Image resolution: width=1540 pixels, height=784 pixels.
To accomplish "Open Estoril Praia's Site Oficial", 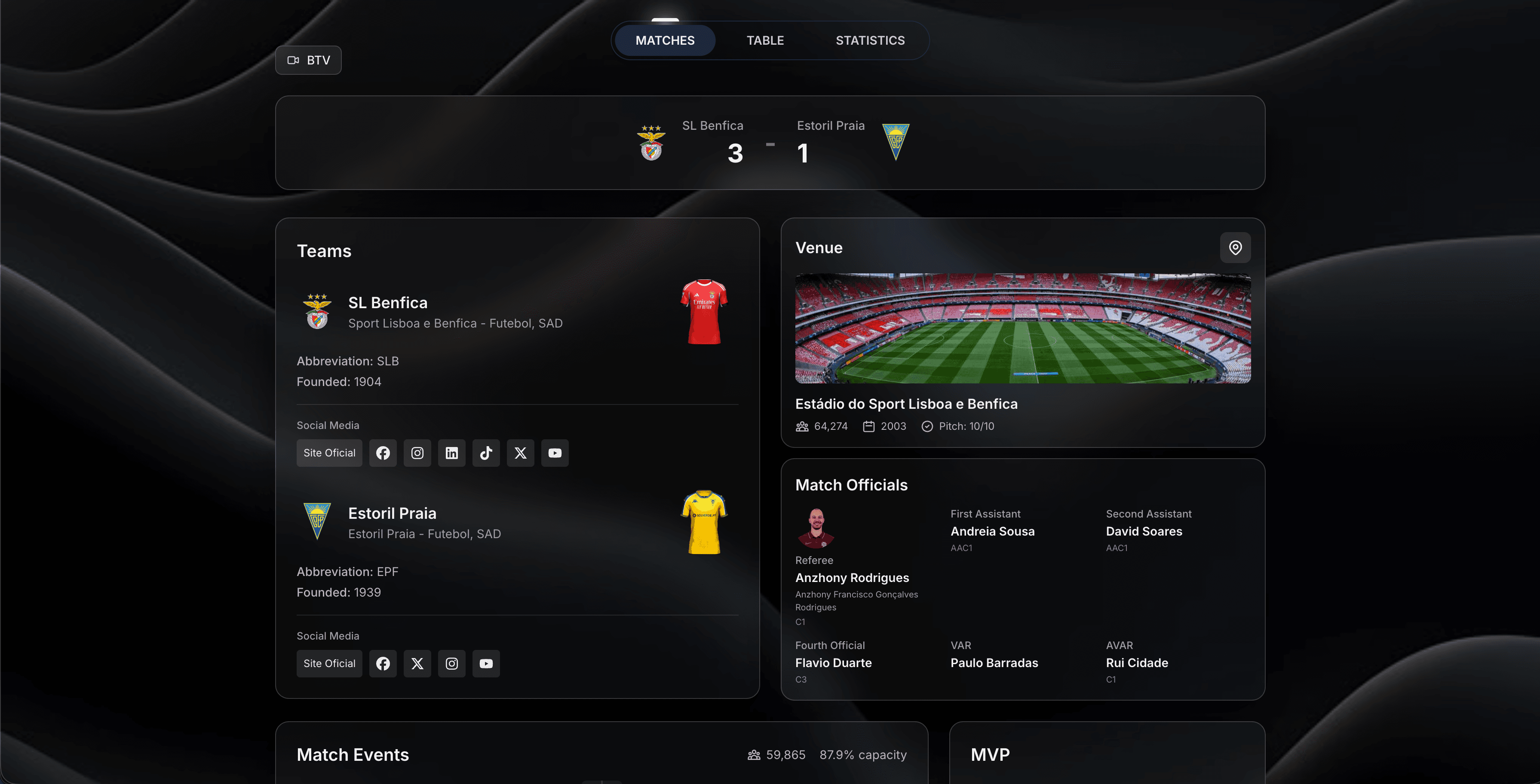I will click(329, 663).
